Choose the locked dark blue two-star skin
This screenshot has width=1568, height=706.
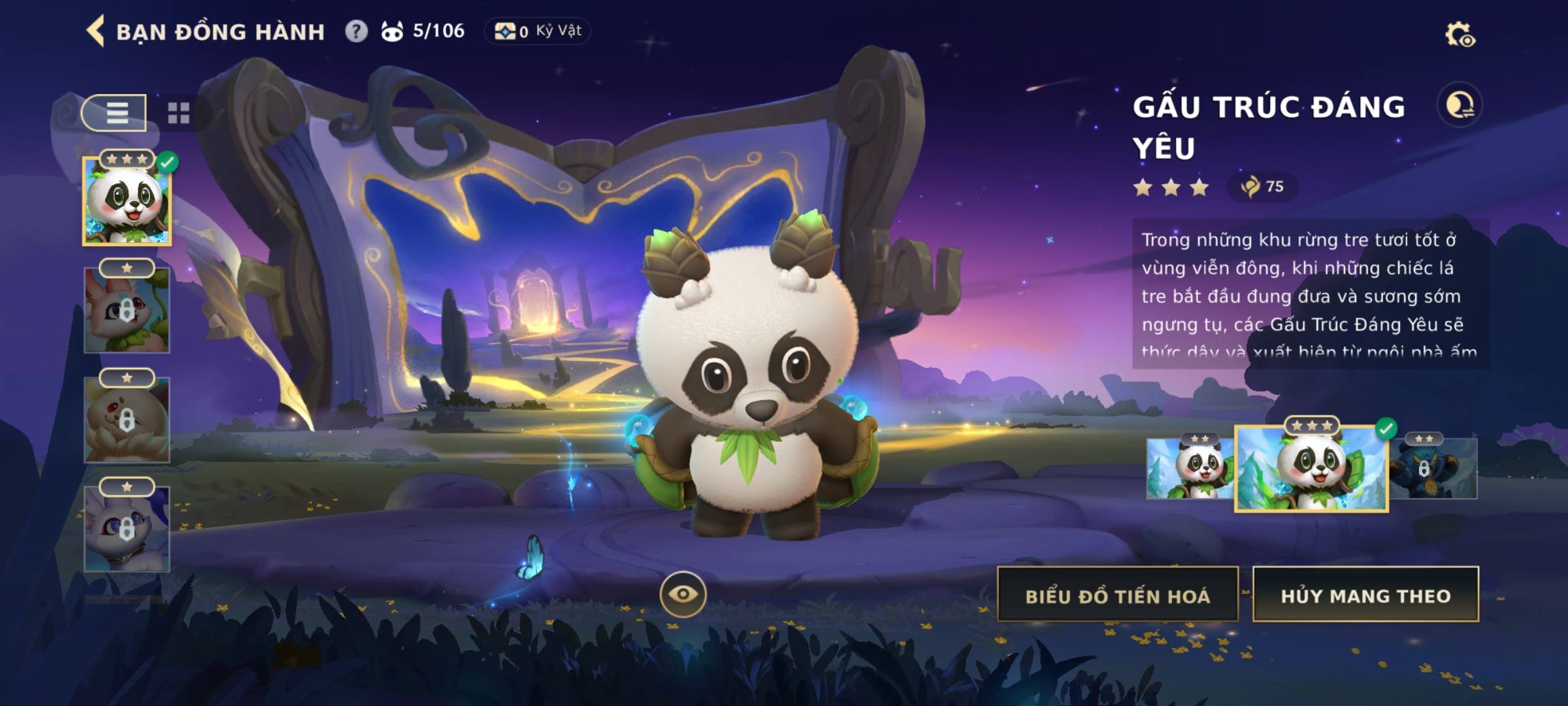point(1433,469)
